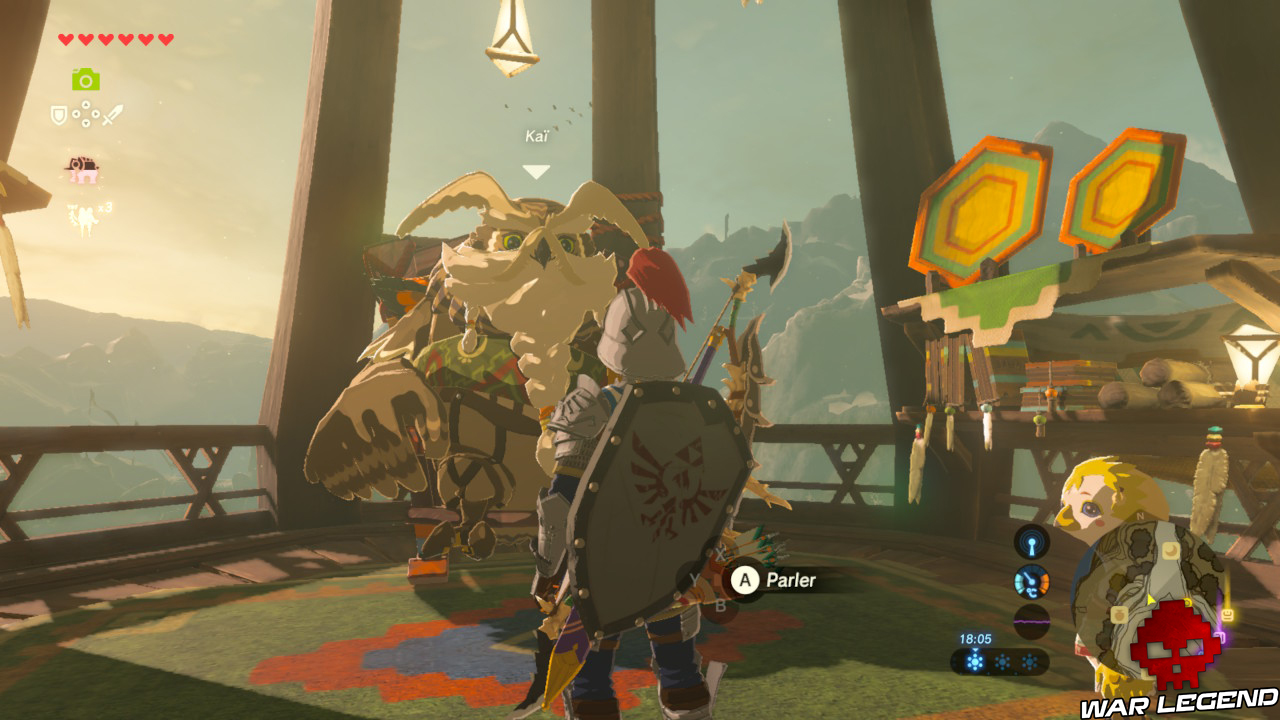
Task: Click the apple marker on the minimap
Action: (1119, 615)
